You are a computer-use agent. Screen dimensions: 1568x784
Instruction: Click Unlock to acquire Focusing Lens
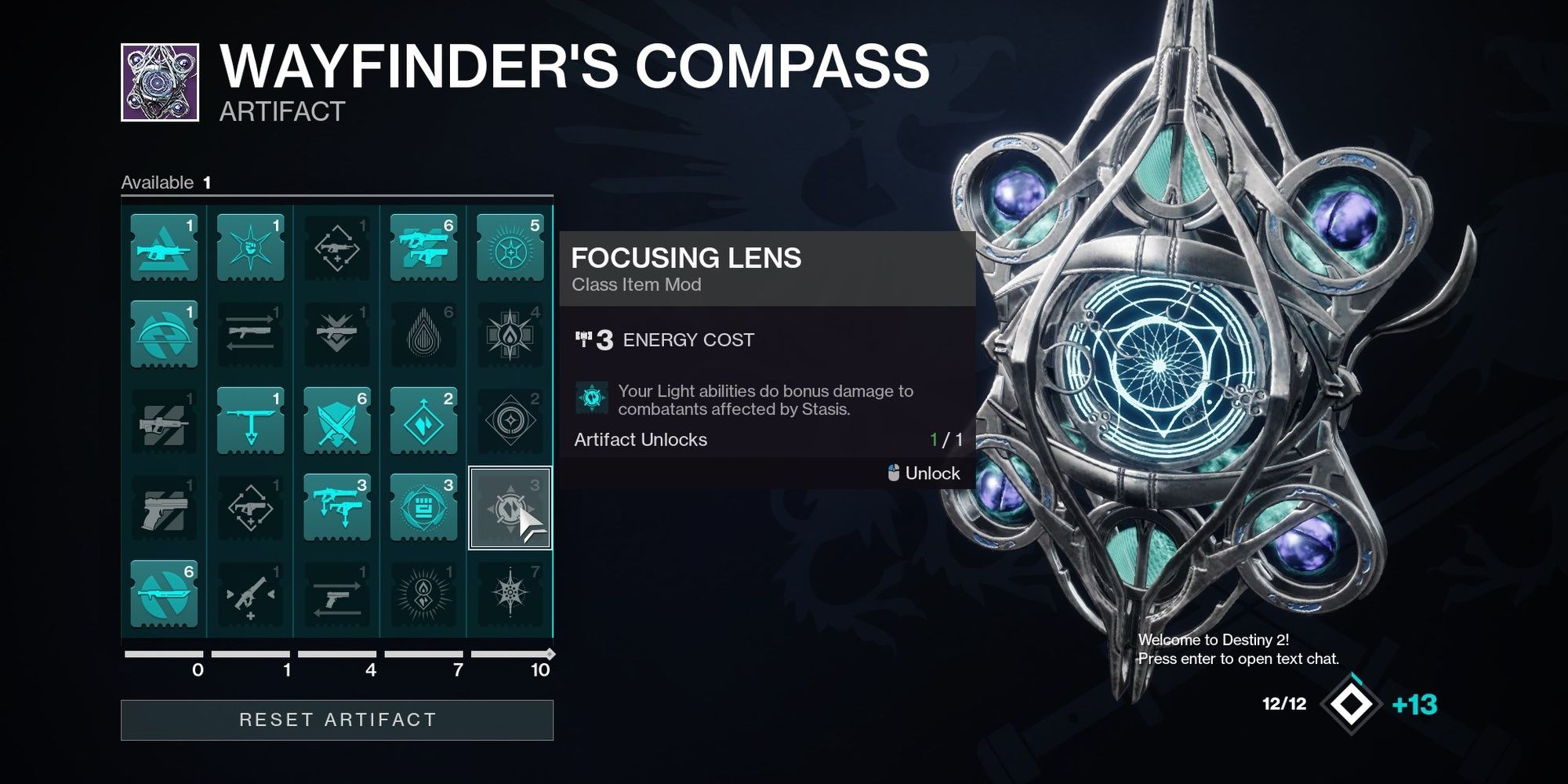pyautogui.click(x=933, y=473)
